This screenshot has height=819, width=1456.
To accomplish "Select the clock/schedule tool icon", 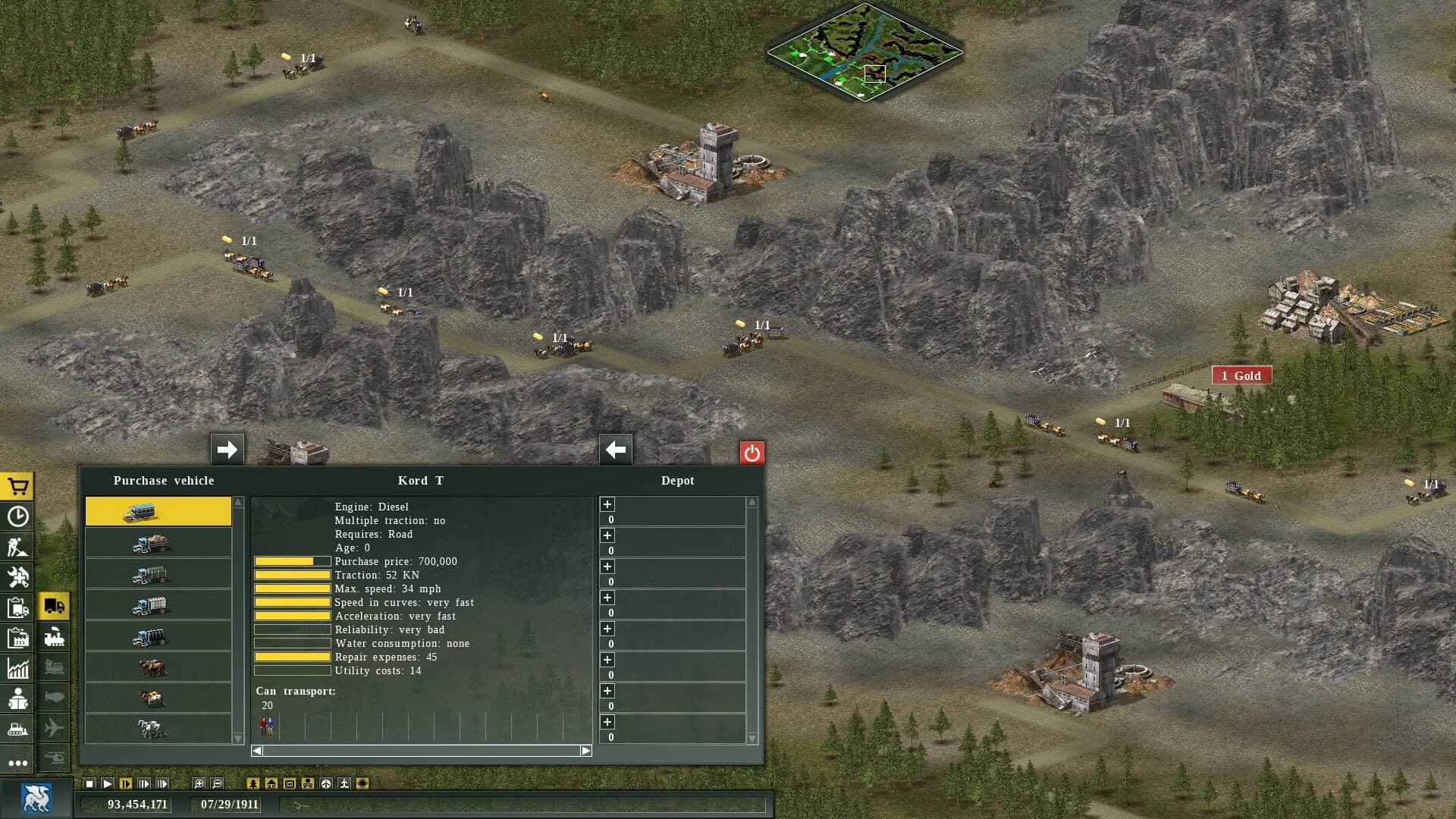I will coord(17,516).
